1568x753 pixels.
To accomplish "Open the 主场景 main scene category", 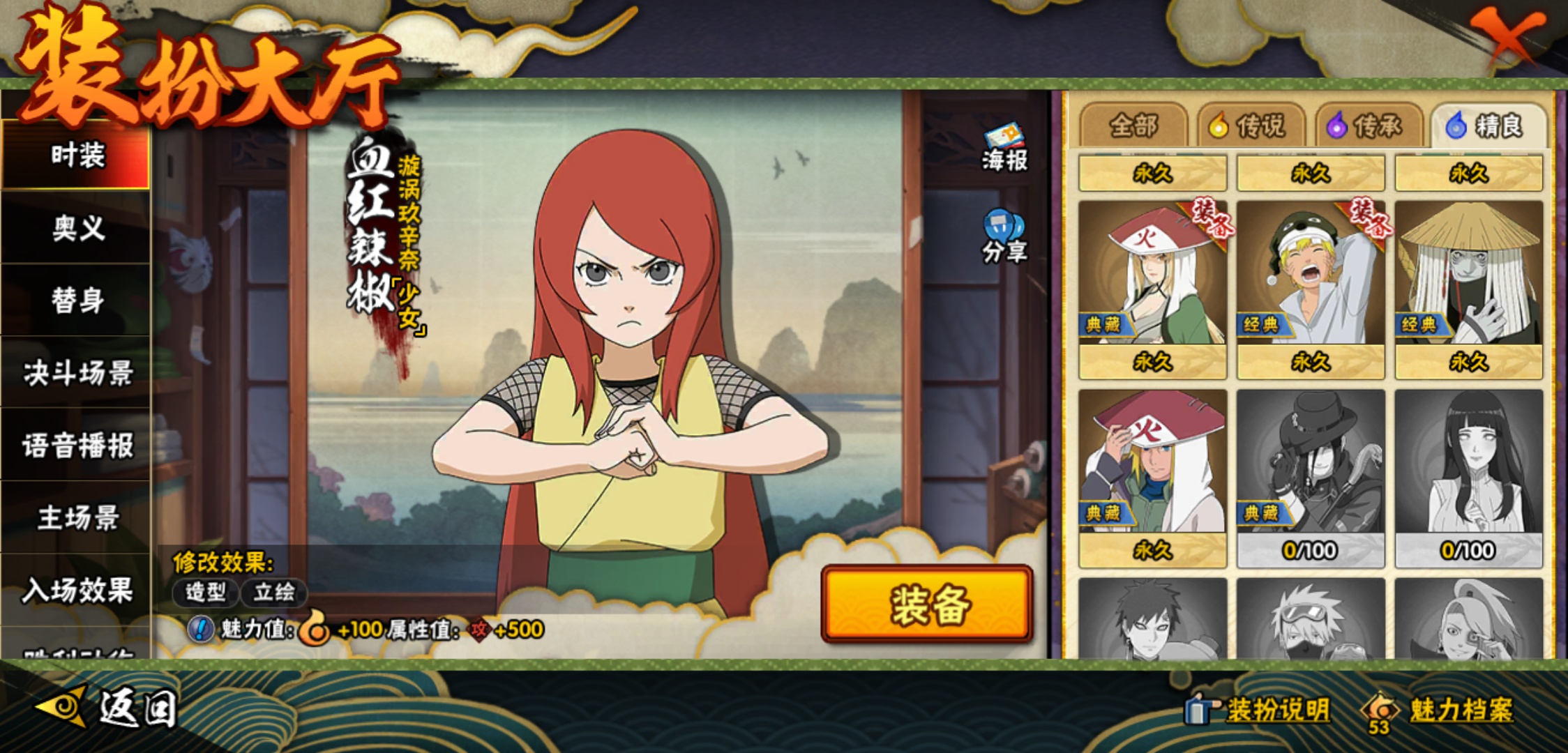I will (77, 518).
